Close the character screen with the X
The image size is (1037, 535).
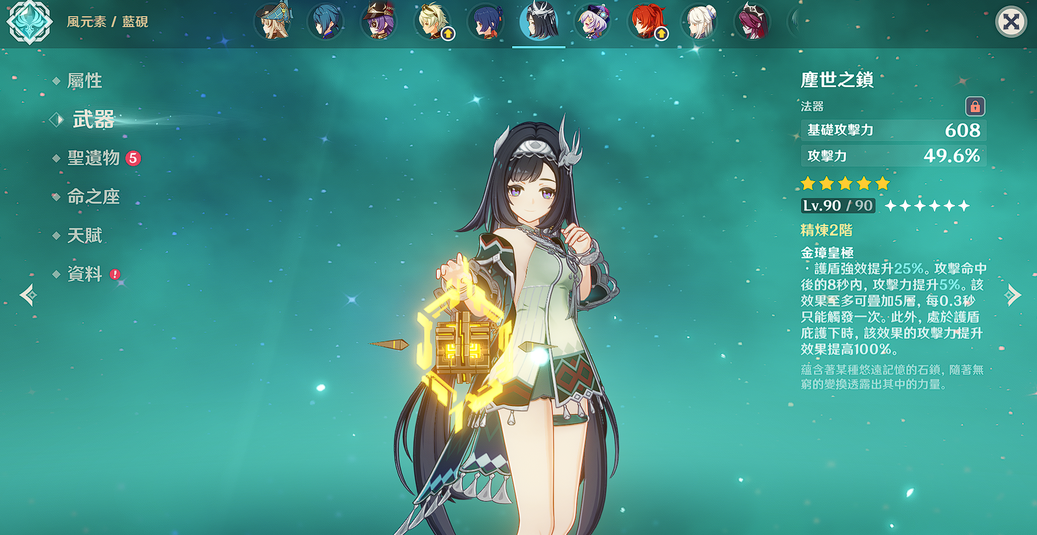[1011, 22]
